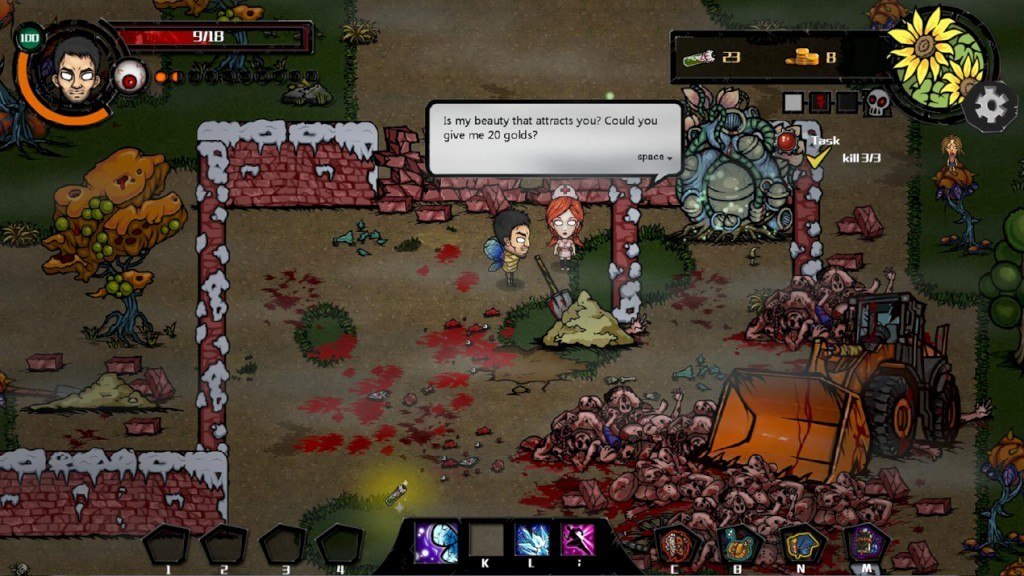1024x576 pixels.
Task: Advance the nurse's dialogue speech bubble
Action: pyautogui.click(x=555, y=137)
